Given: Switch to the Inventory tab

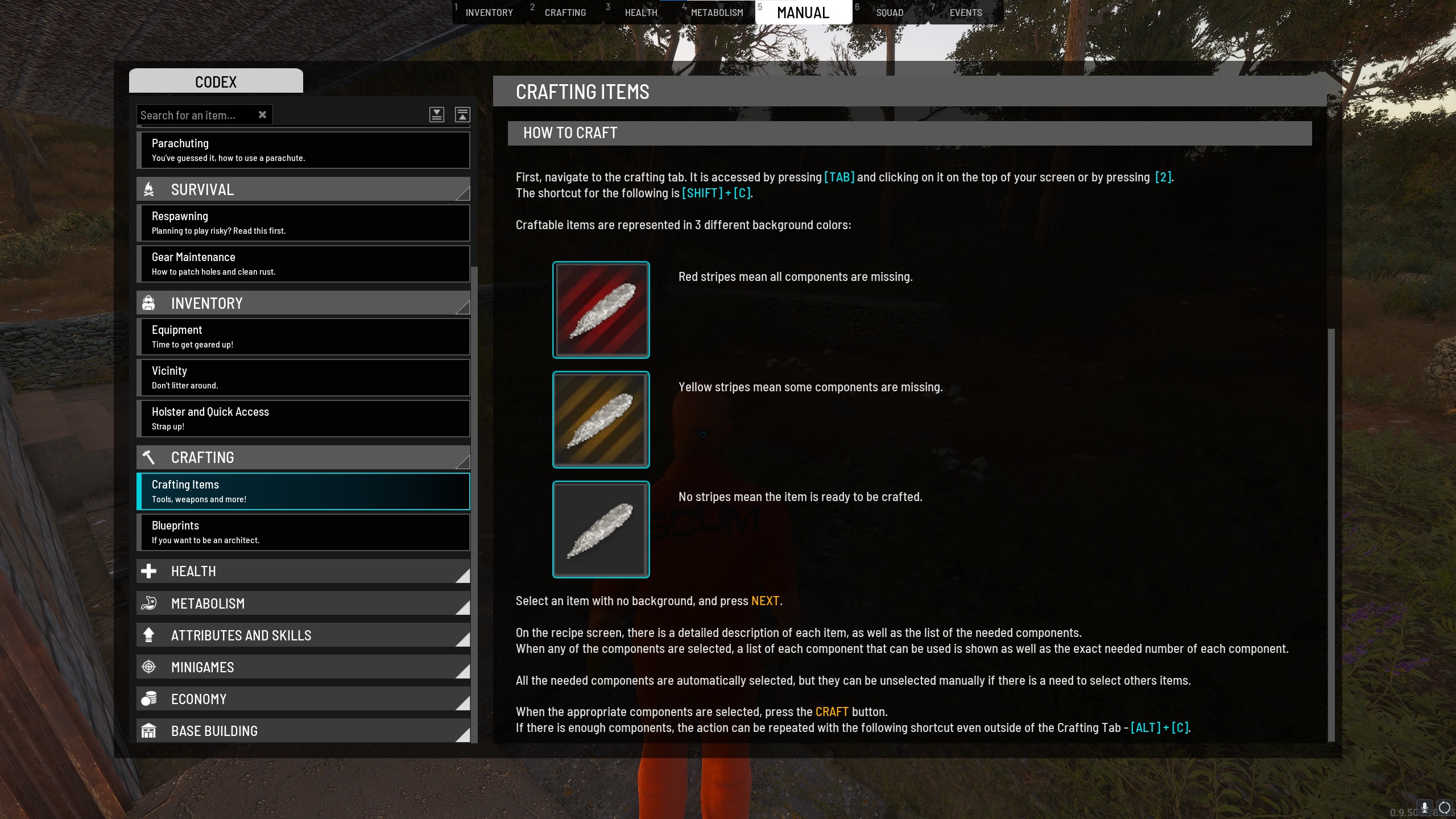Looking at the screenshot, I should pos(489,13).
